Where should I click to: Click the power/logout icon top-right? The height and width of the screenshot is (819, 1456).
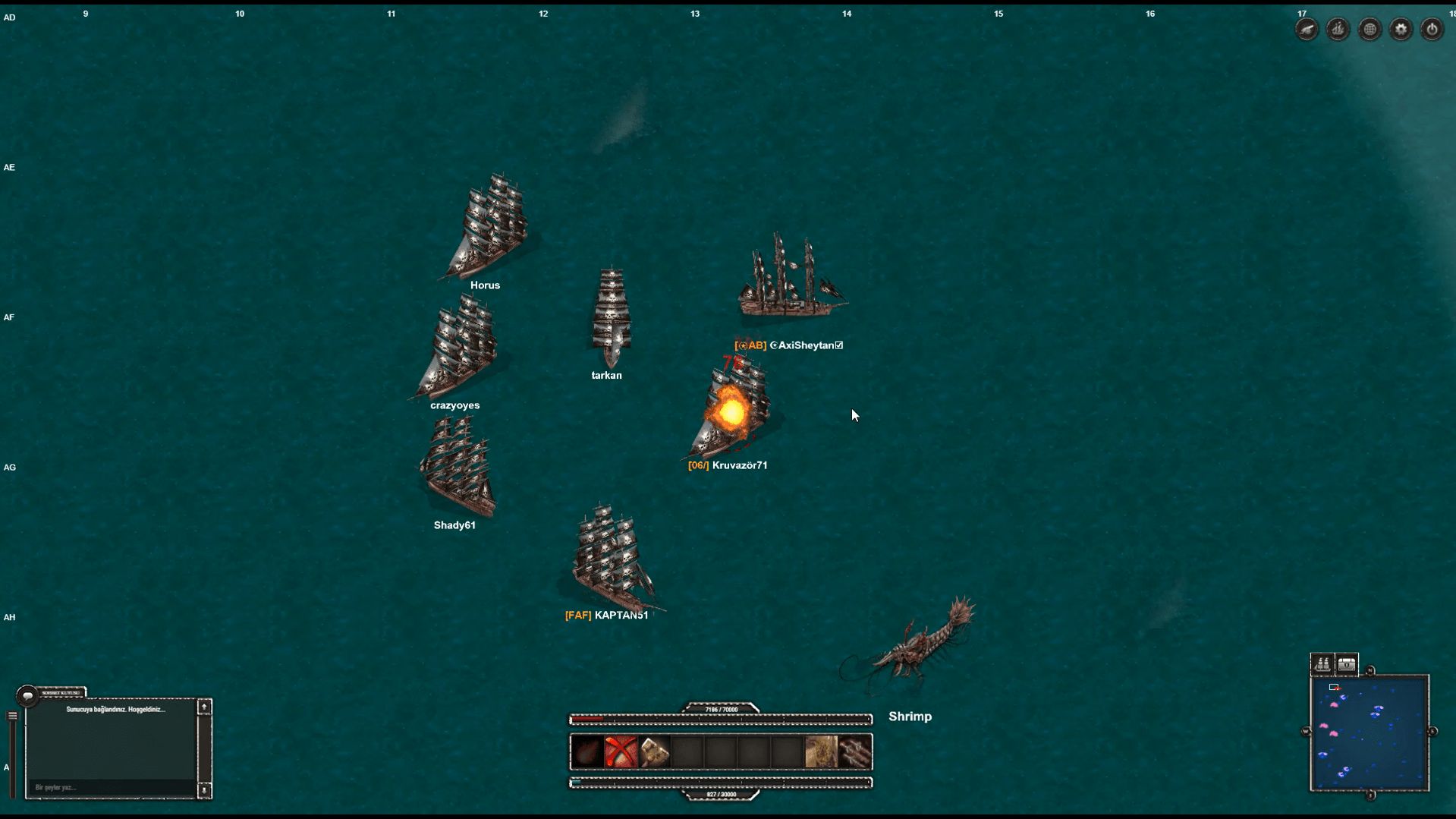tap(1432, 29)
